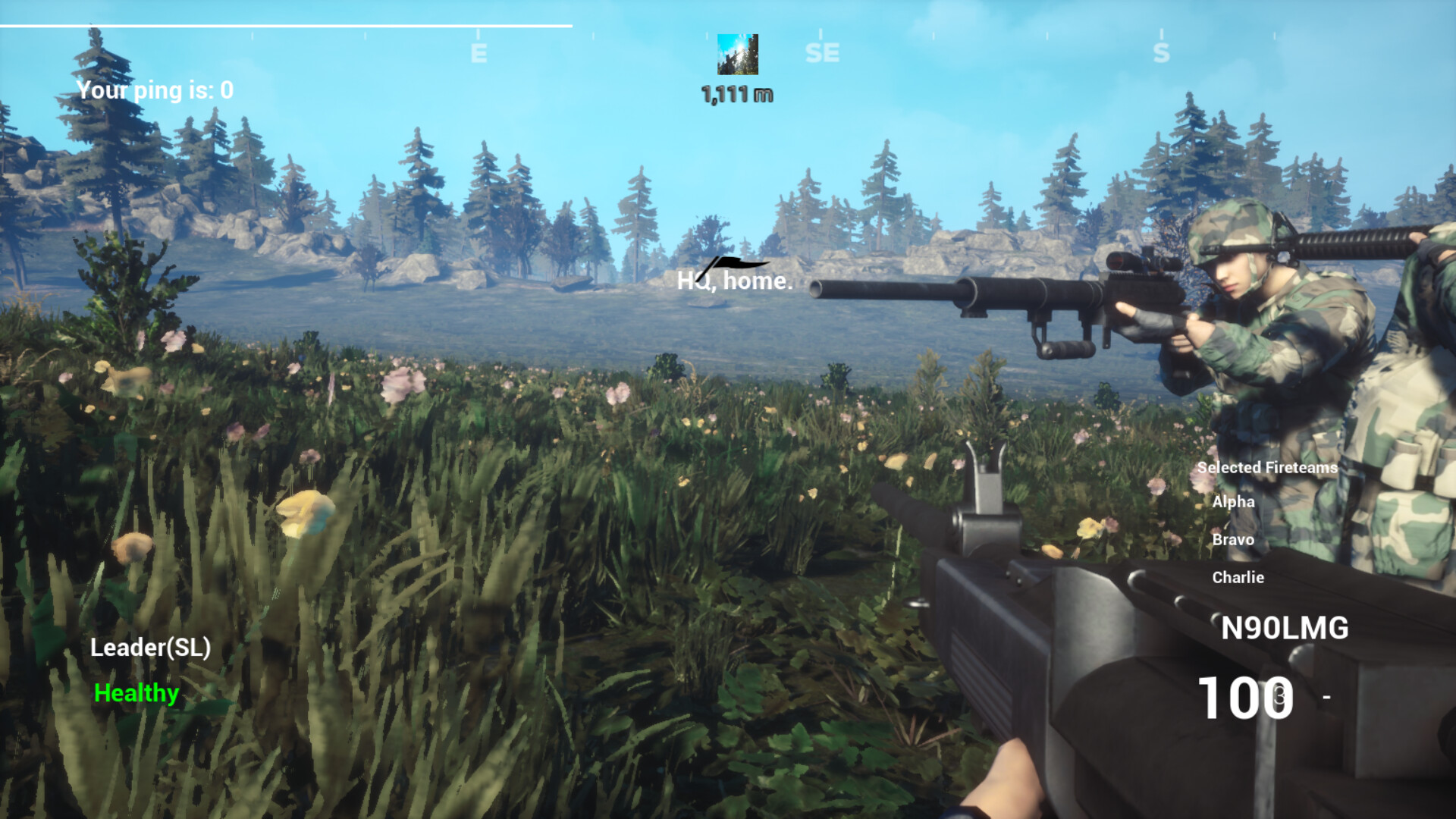The height and width of the screenshot is (819, 1456).
Task: Click the Your ping is: 0 readout
Action: click(155, 90)
